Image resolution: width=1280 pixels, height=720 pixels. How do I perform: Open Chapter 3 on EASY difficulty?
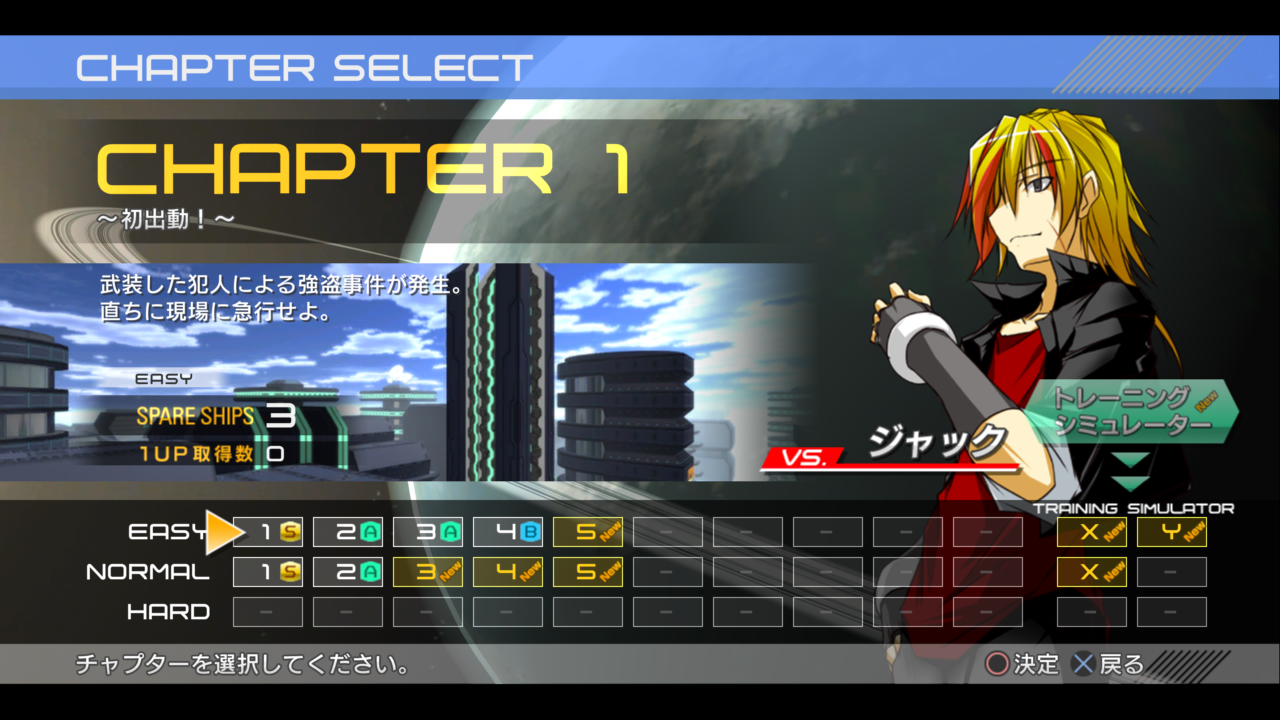pos(427,532)
